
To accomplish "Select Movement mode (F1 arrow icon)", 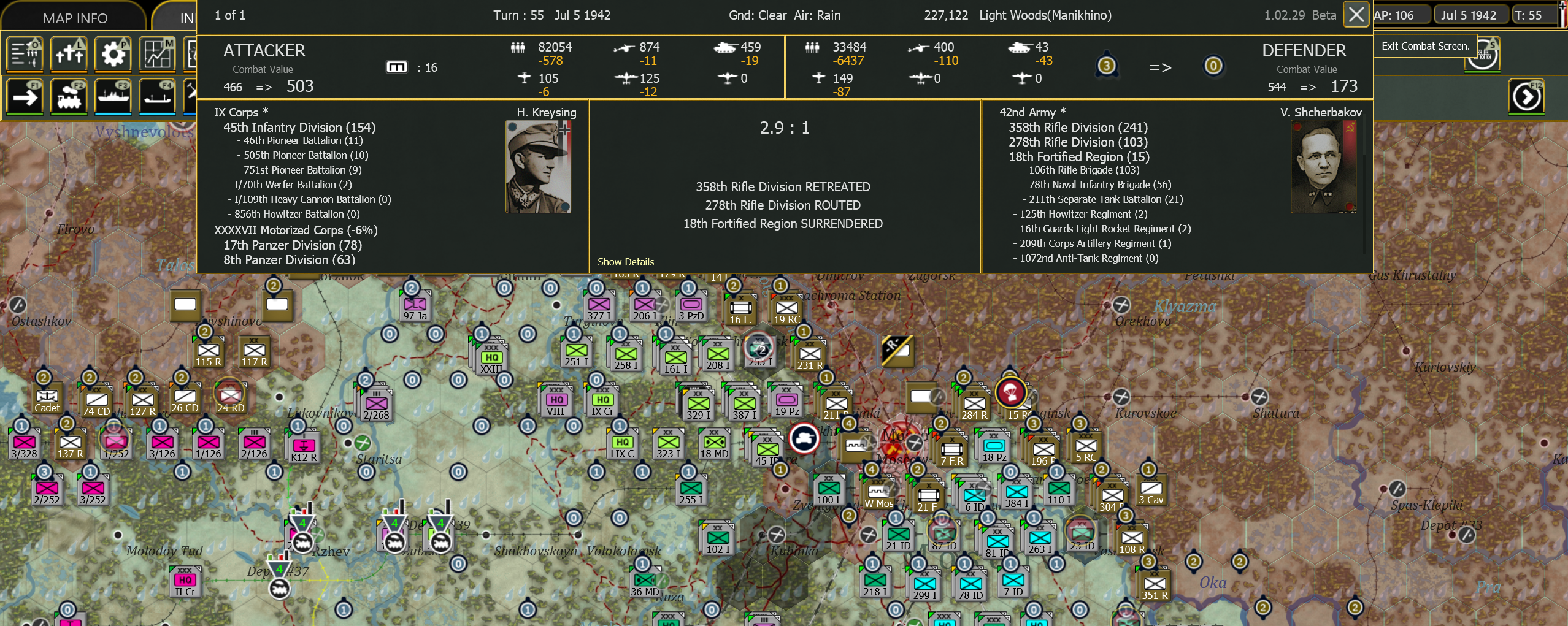I will 25,97.
